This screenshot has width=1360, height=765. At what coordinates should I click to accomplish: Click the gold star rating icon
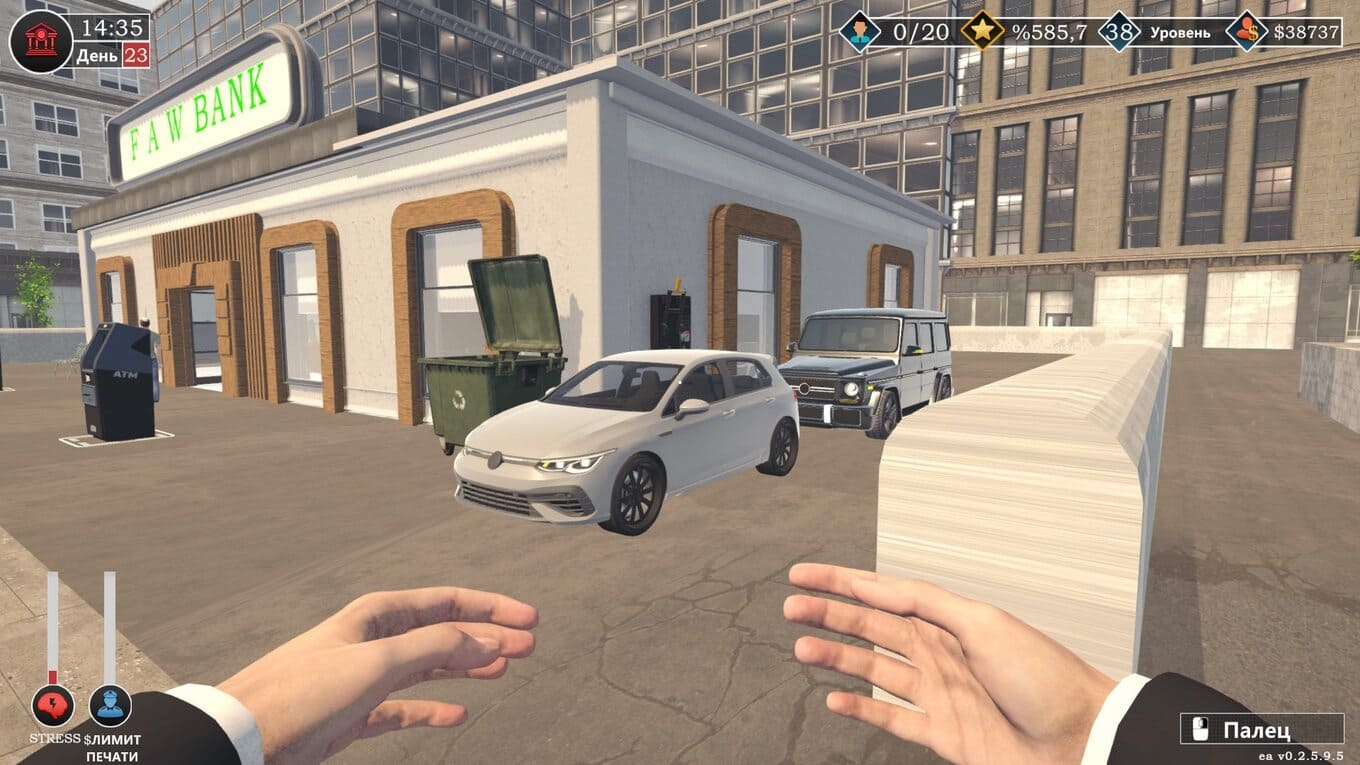point(982,31)
